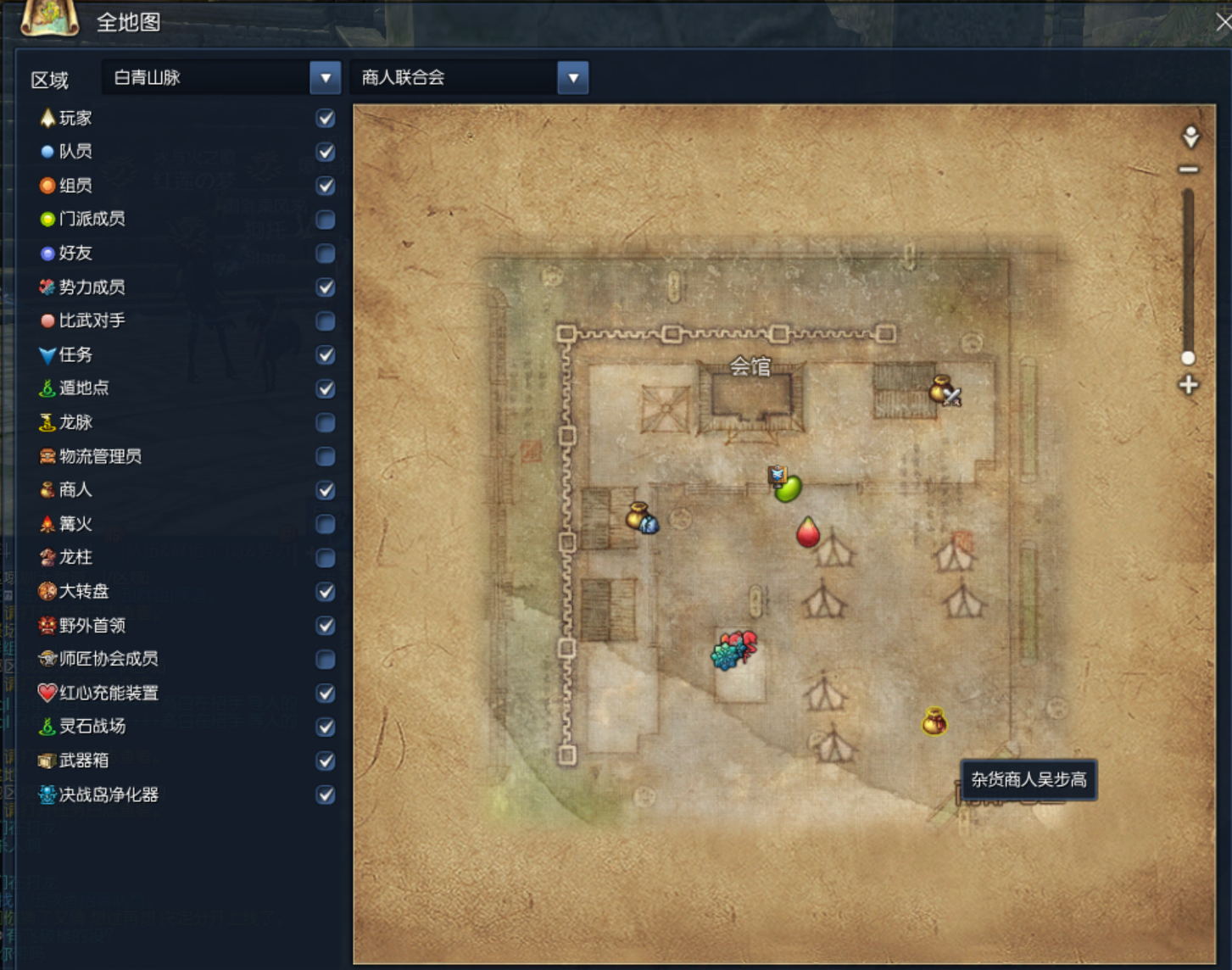Toggle the 任务 filter checkbox
This screenshot has width=1232, height=970.
click(x=325, y=355)
